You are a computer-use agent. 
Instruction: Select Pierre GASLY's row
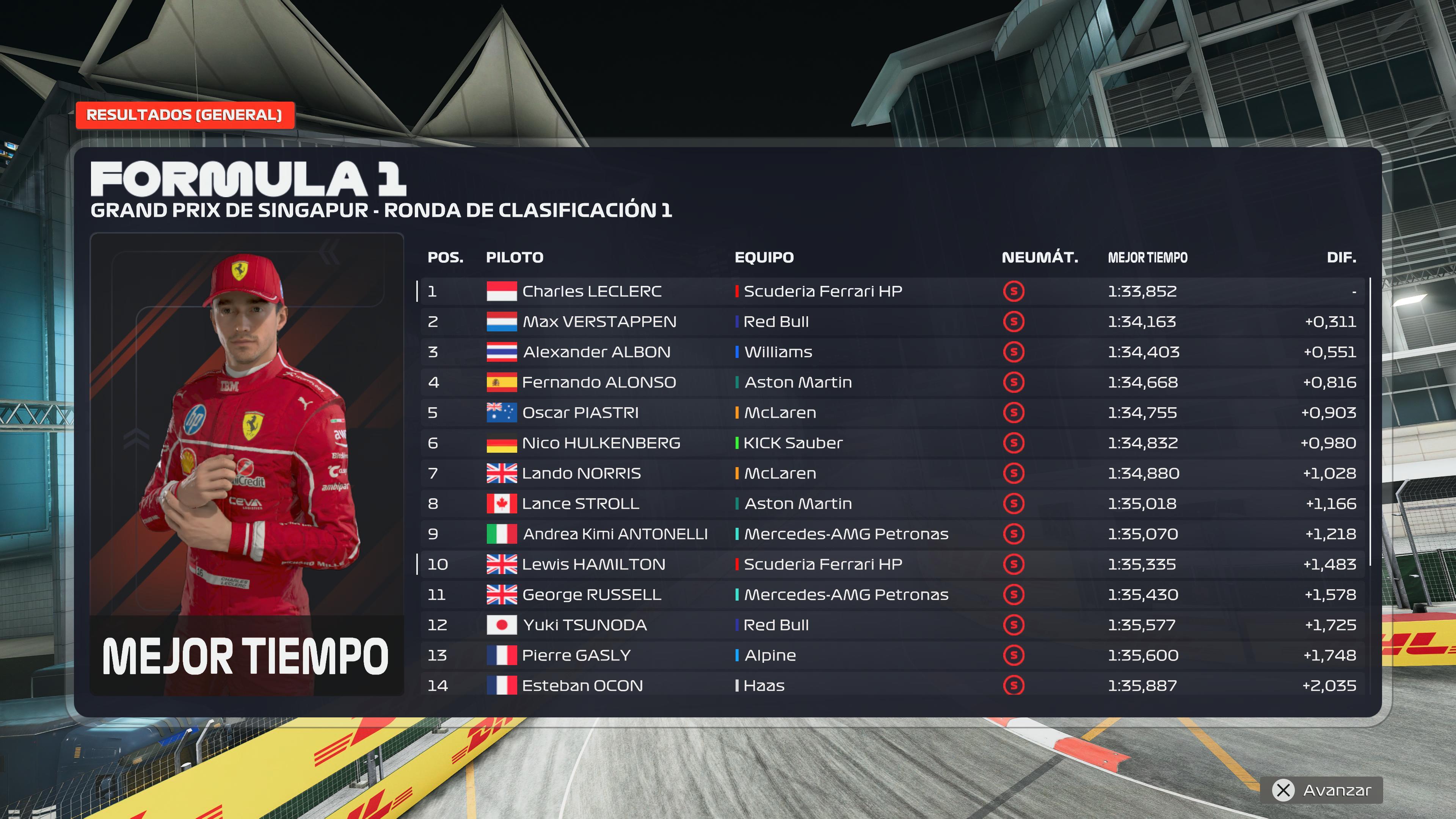tap(892, 655)
